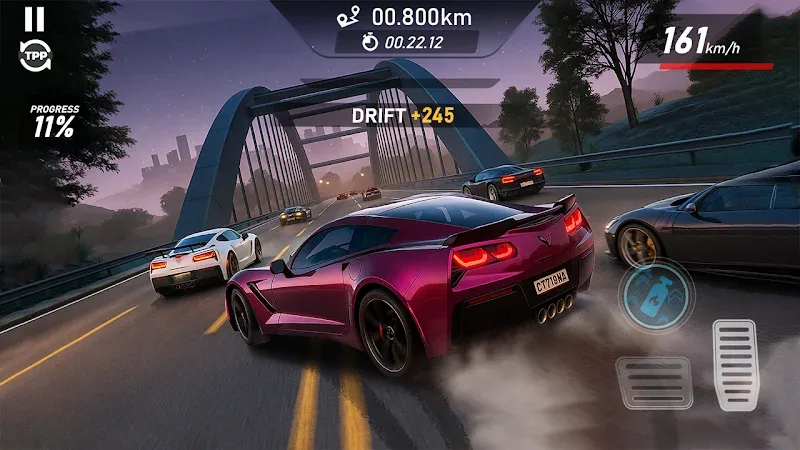Toggle the TPP camera view

(x=34, y=55)
